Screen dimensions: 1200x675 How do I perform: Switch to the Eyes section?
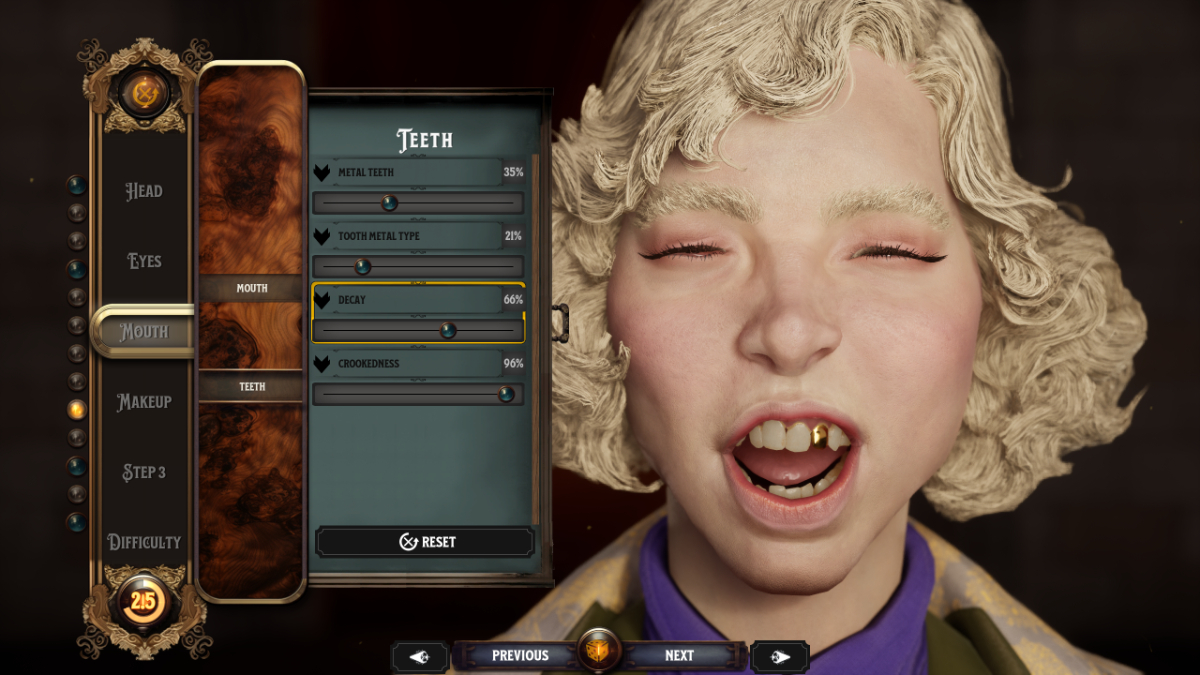tap(144, 261)
